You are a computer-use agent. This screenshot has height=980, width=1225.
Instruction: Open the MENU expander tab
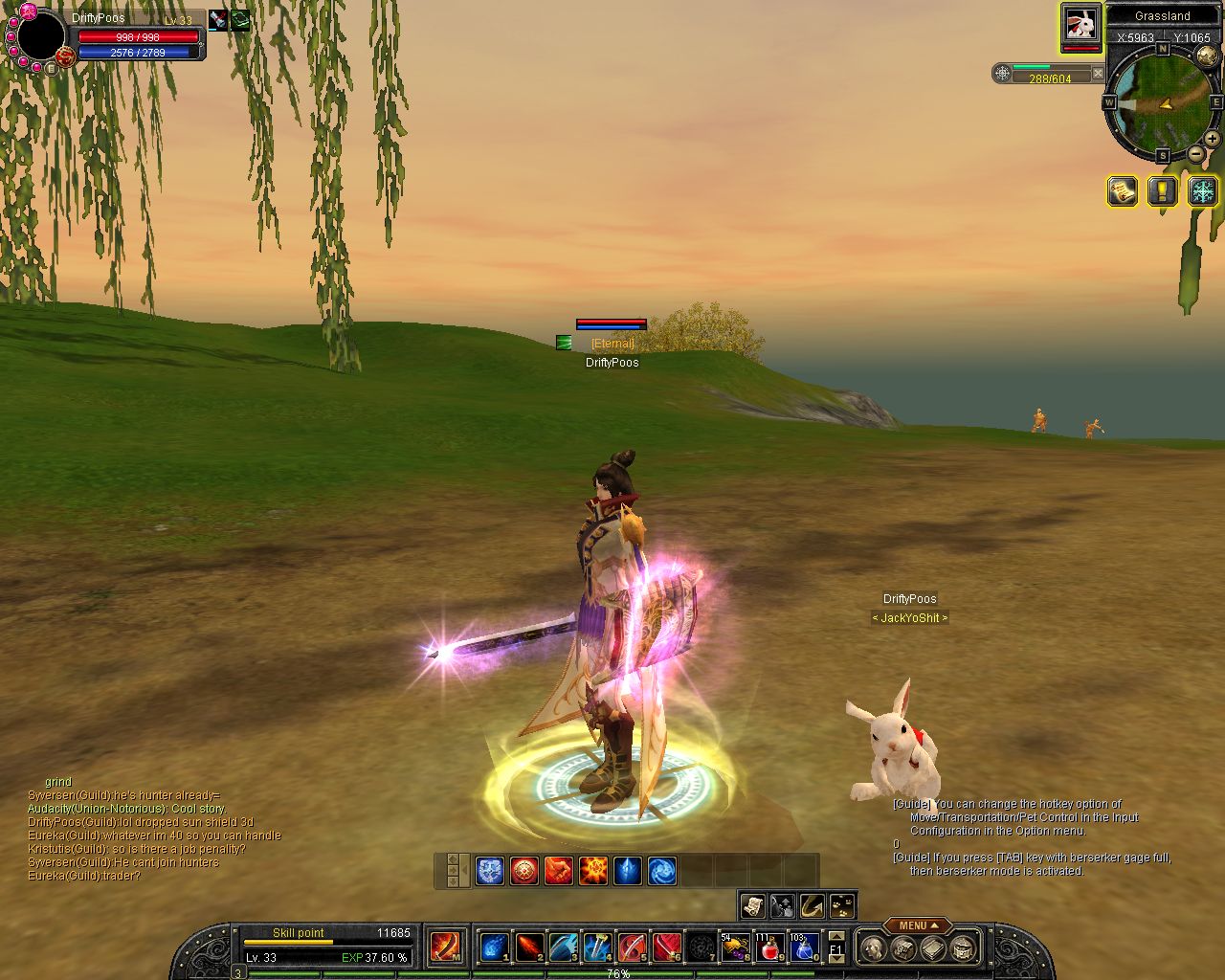(x=918, y=925)
